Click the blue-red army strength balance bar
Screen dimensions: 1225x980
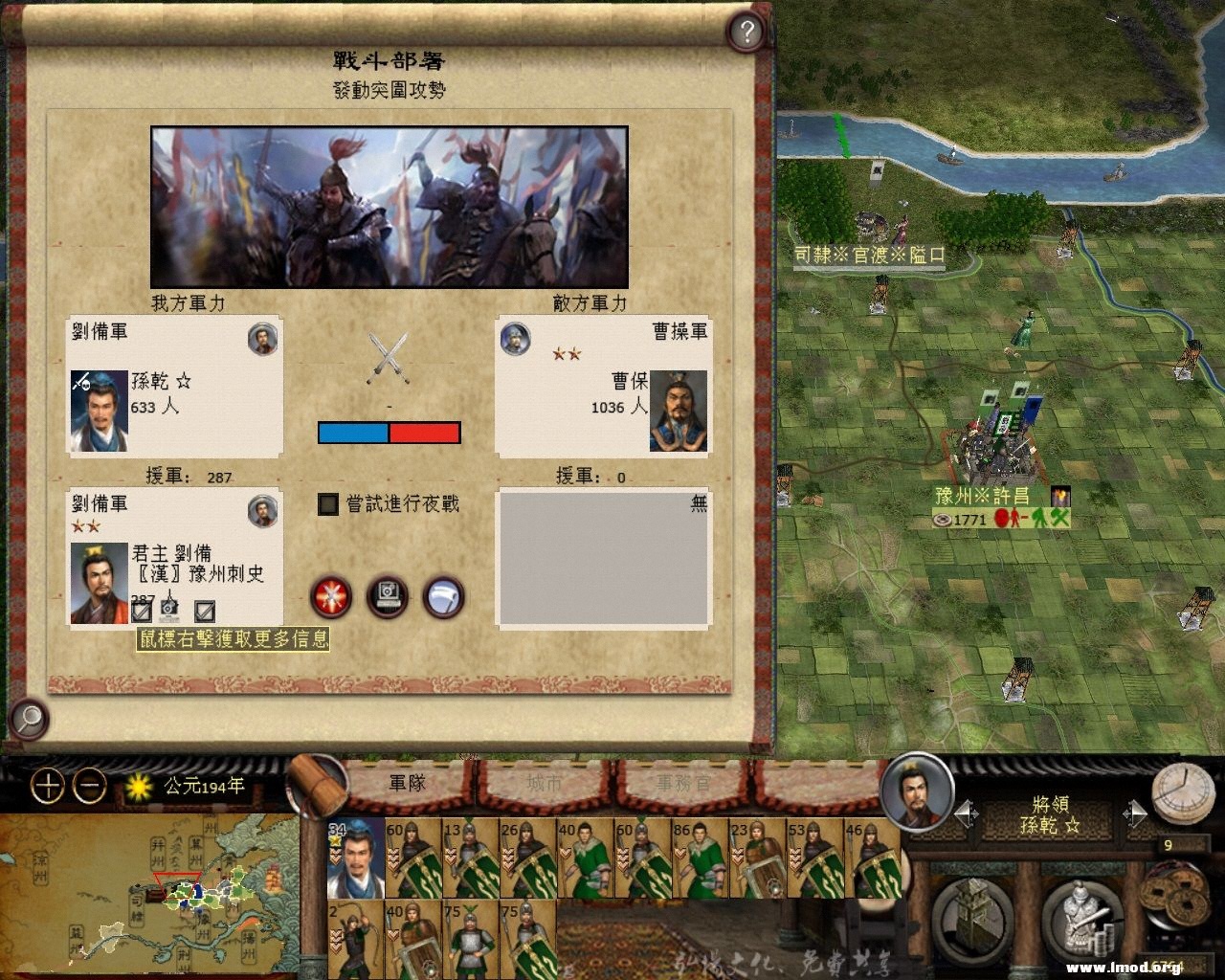pyautogui.click(x=388, y=433)
